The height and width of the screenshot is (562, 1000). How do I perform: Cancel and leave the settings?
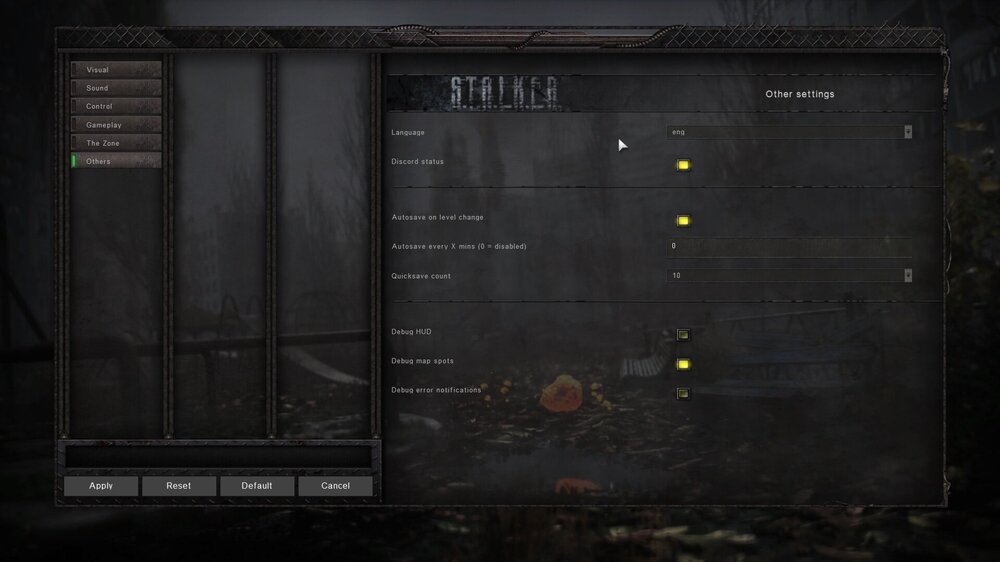[335, 486]
